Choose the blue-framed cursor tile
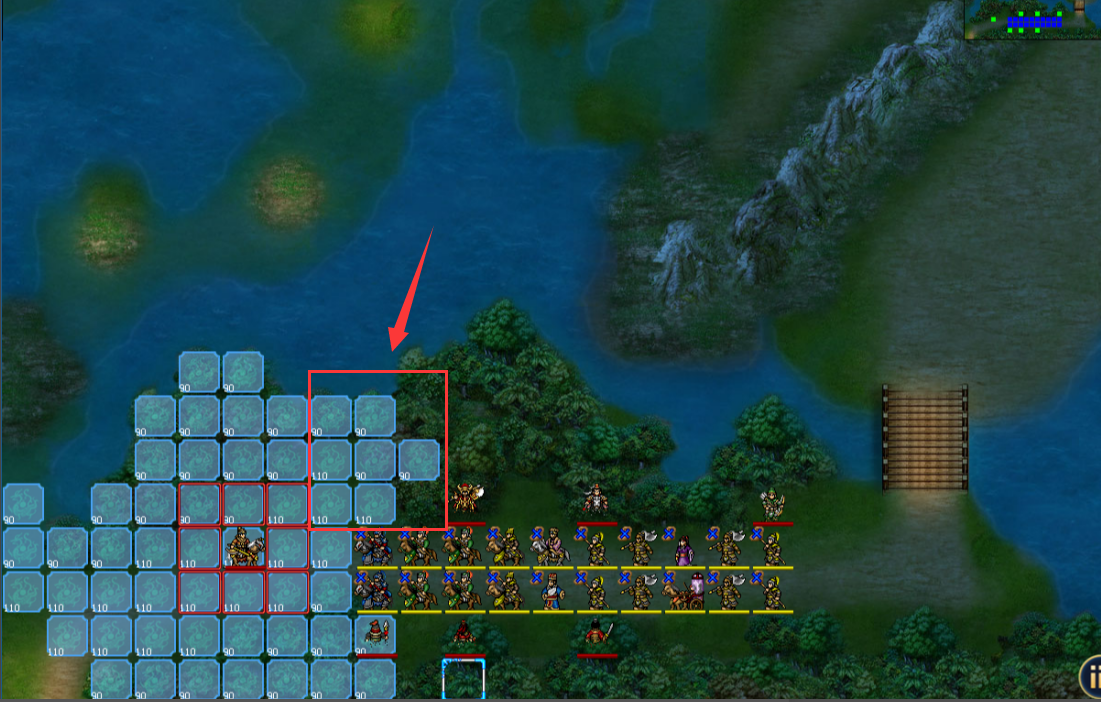Viewport: 1101px width, 702px height. point(463,679)
